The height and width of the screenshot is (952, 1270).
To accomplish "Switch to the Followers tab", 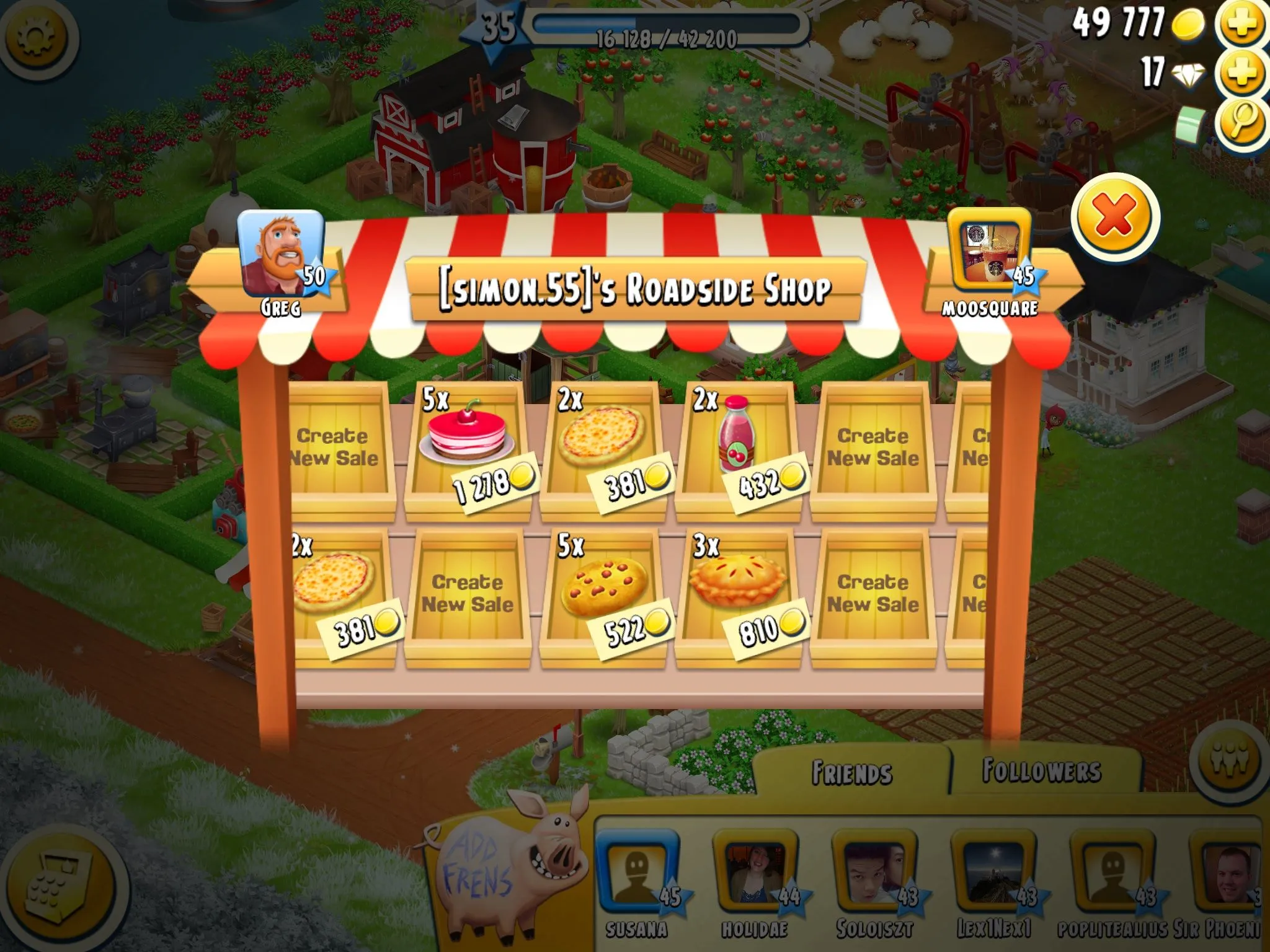I will point(1042,771).
